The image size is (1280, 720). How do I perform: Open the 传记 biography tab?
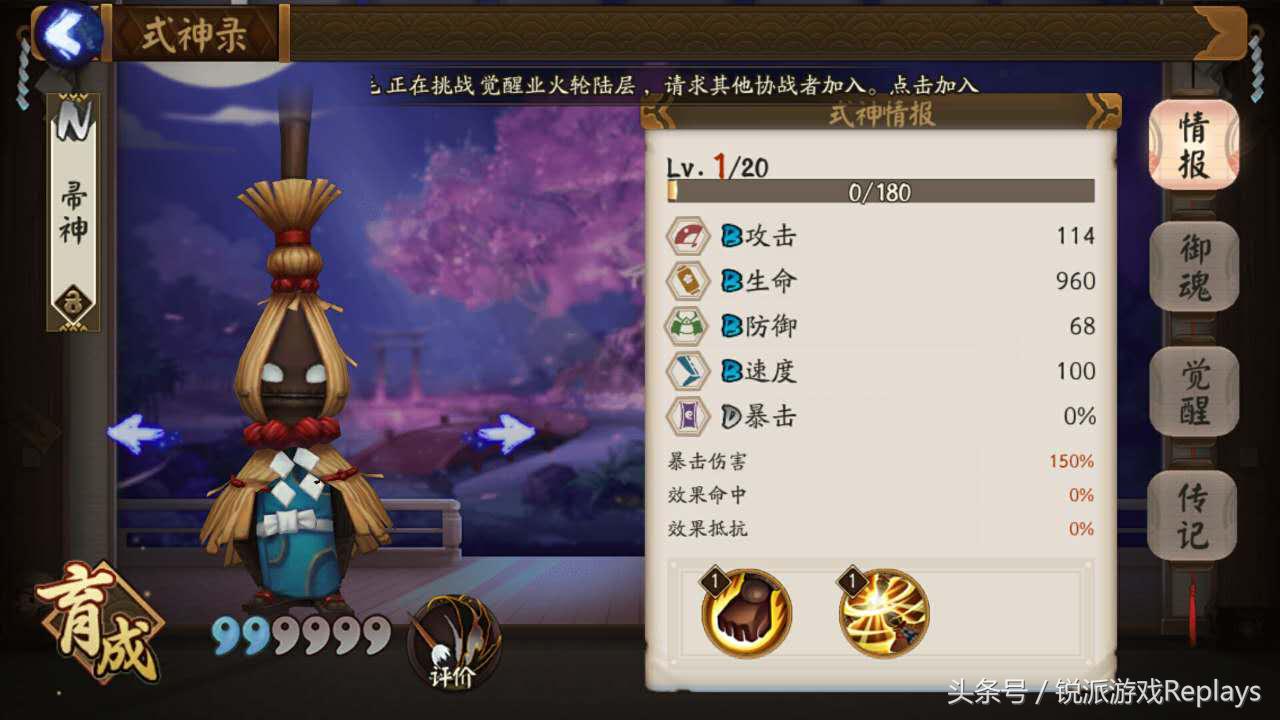pyautogui.click(x=1193, y=515)
